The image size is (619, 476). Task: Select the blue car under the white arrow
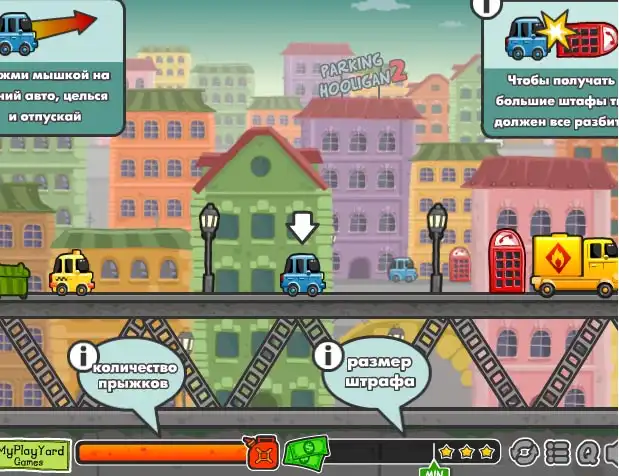click(302, 274)
